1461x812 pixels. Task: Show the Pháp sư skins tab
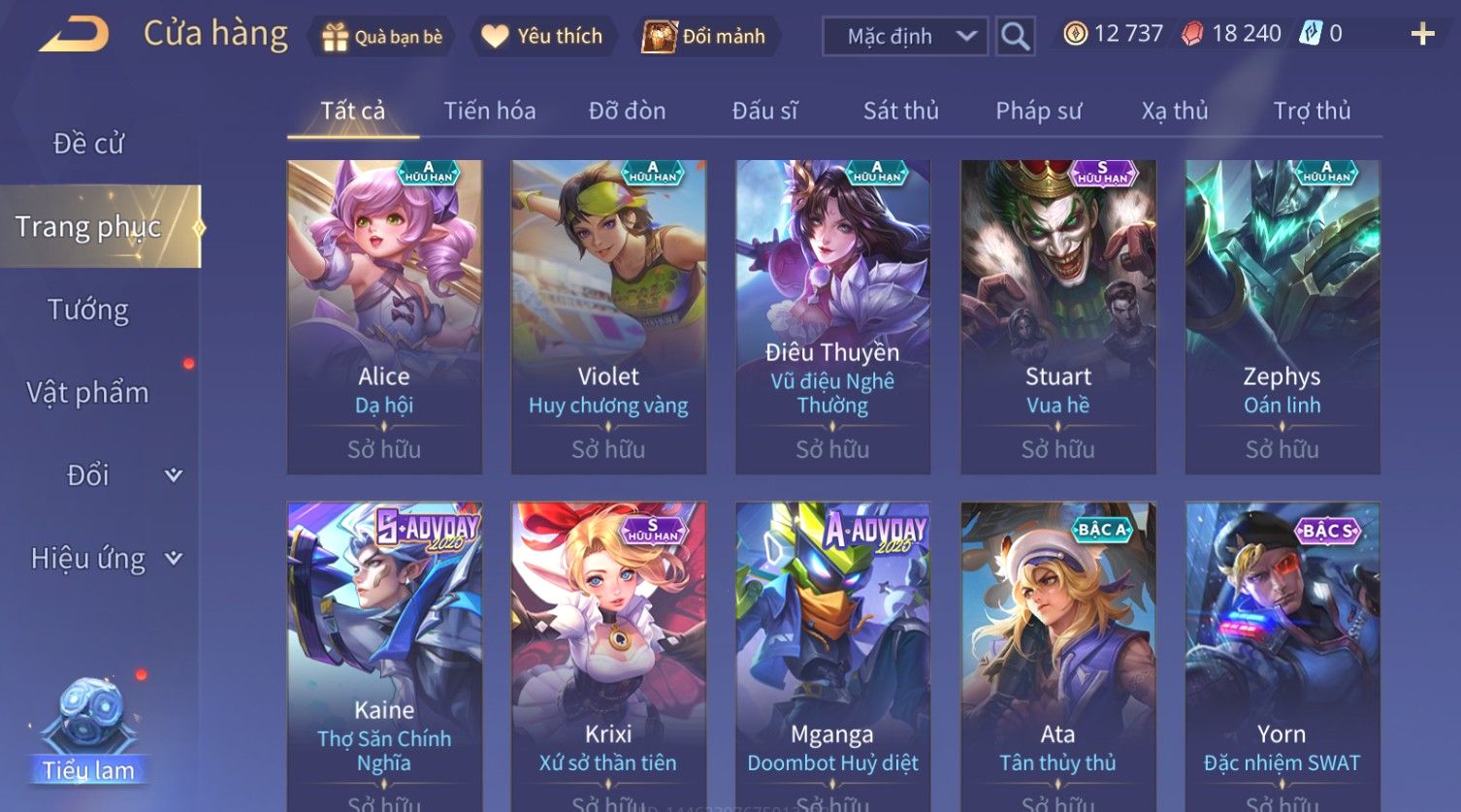[1038, 112]
